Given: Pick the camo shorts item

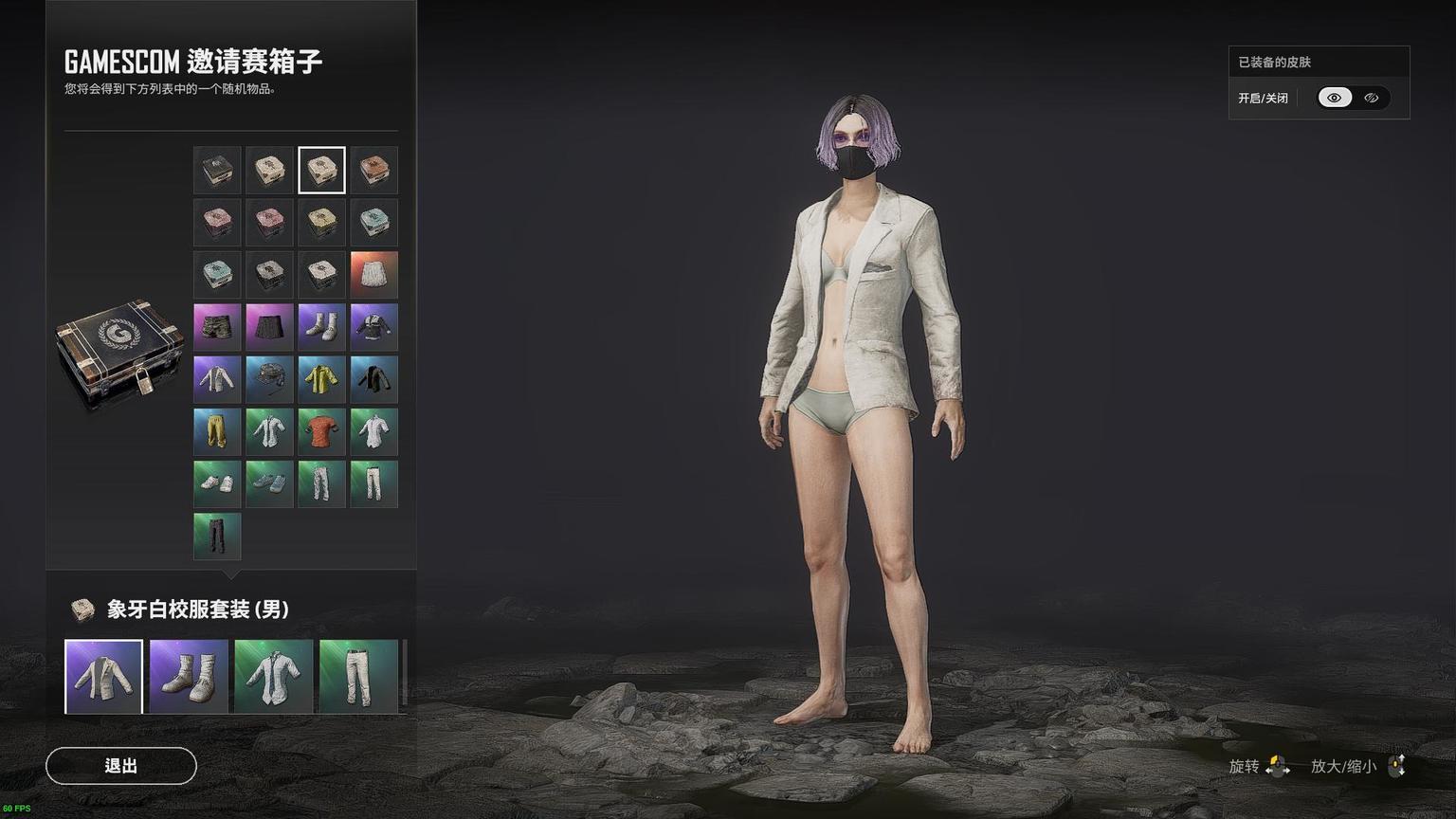Looking at the screenshot, I should pos(217,327).
